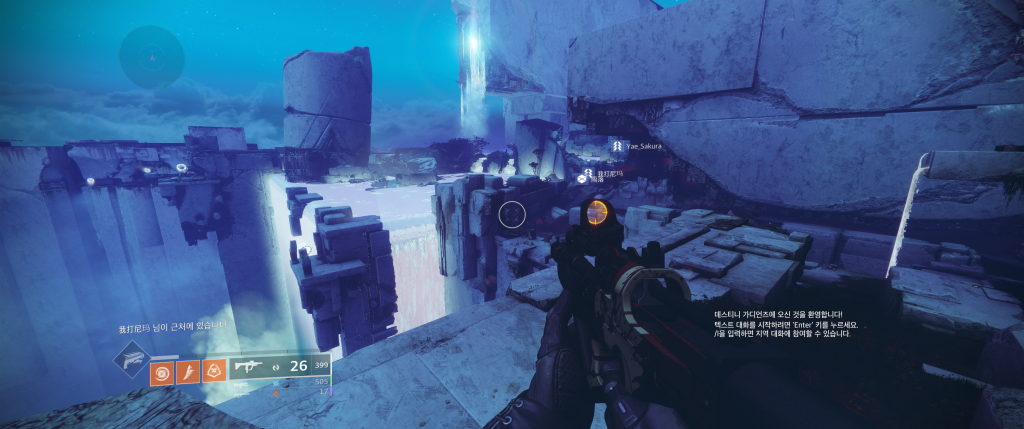This screenshot has width=1024, height=429.
Task: Select the Golden Gun super icon
Action: click(131, 358)
